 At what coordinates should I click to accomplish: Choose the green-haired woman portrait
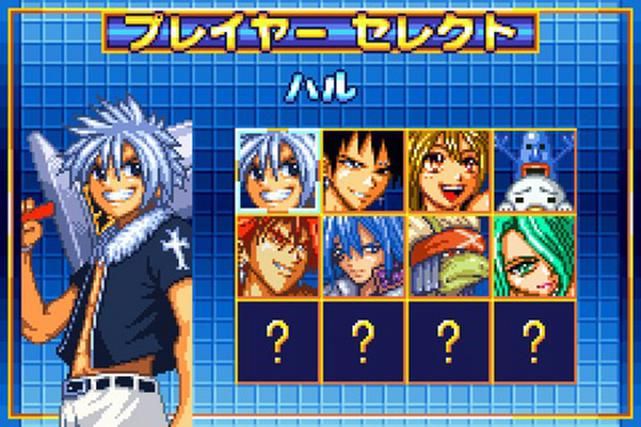click(x=533, y=256)
